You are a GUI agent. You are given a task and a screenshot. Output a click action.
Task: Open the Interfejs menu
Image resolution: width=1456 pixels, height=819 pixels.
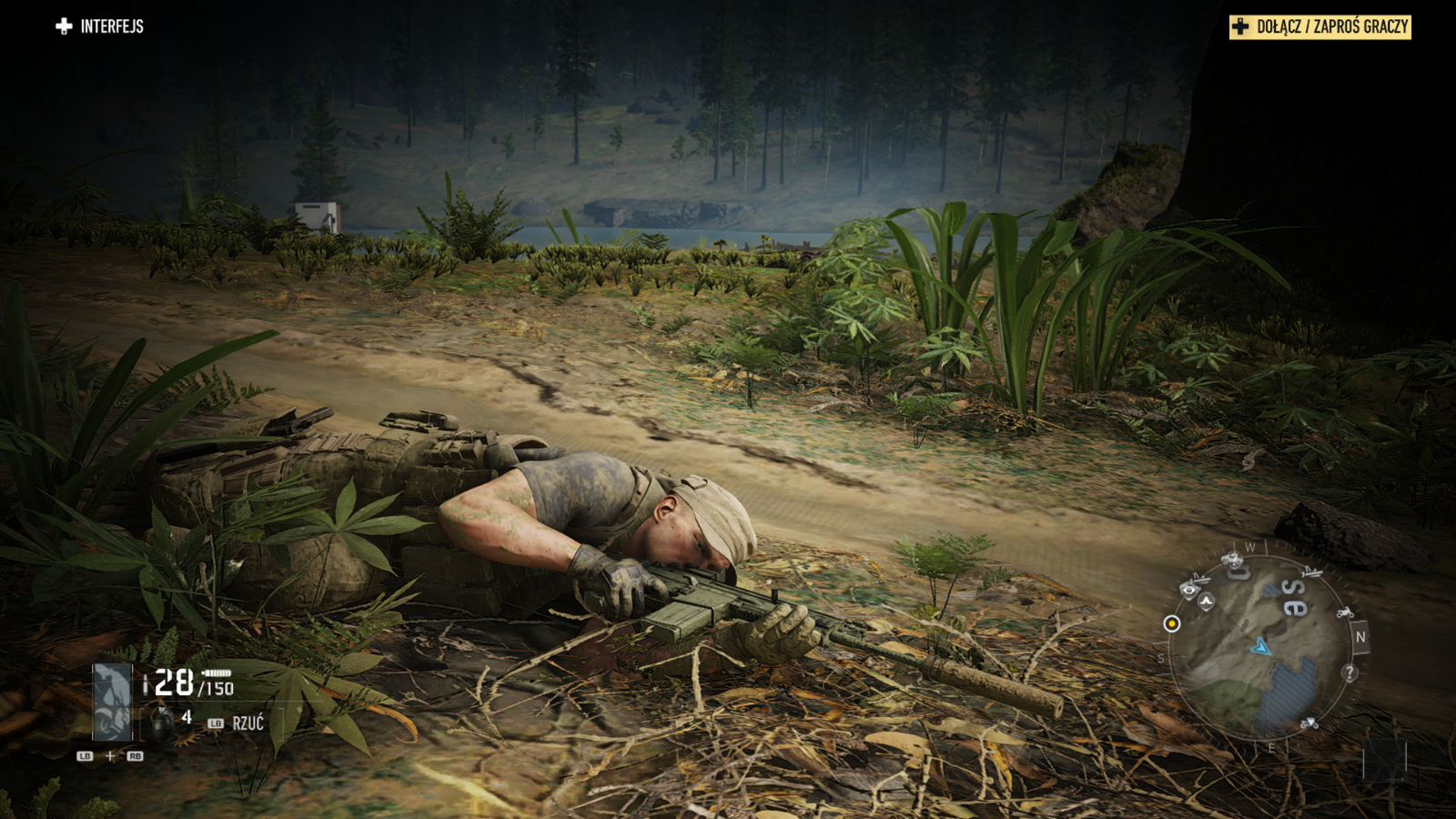click(x=100, y=26)
